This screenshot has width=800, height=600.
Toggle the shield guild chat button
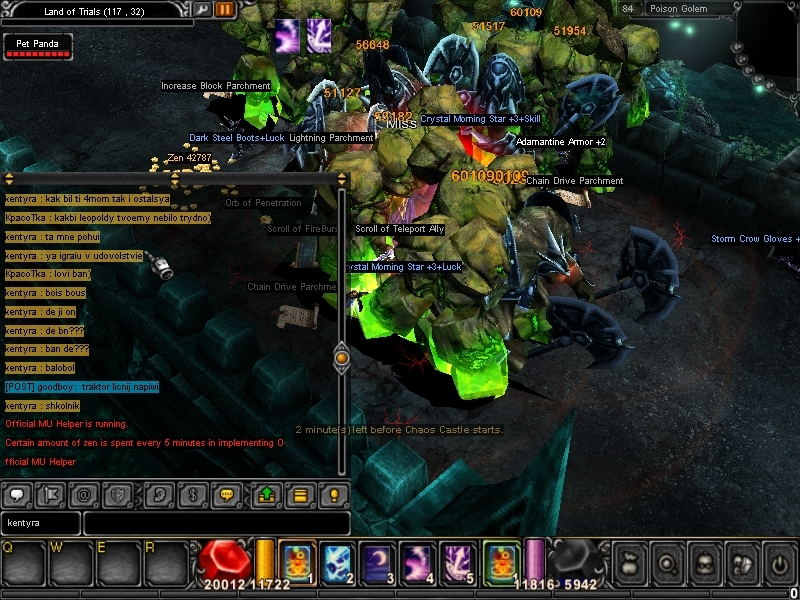tap(119, 495)
